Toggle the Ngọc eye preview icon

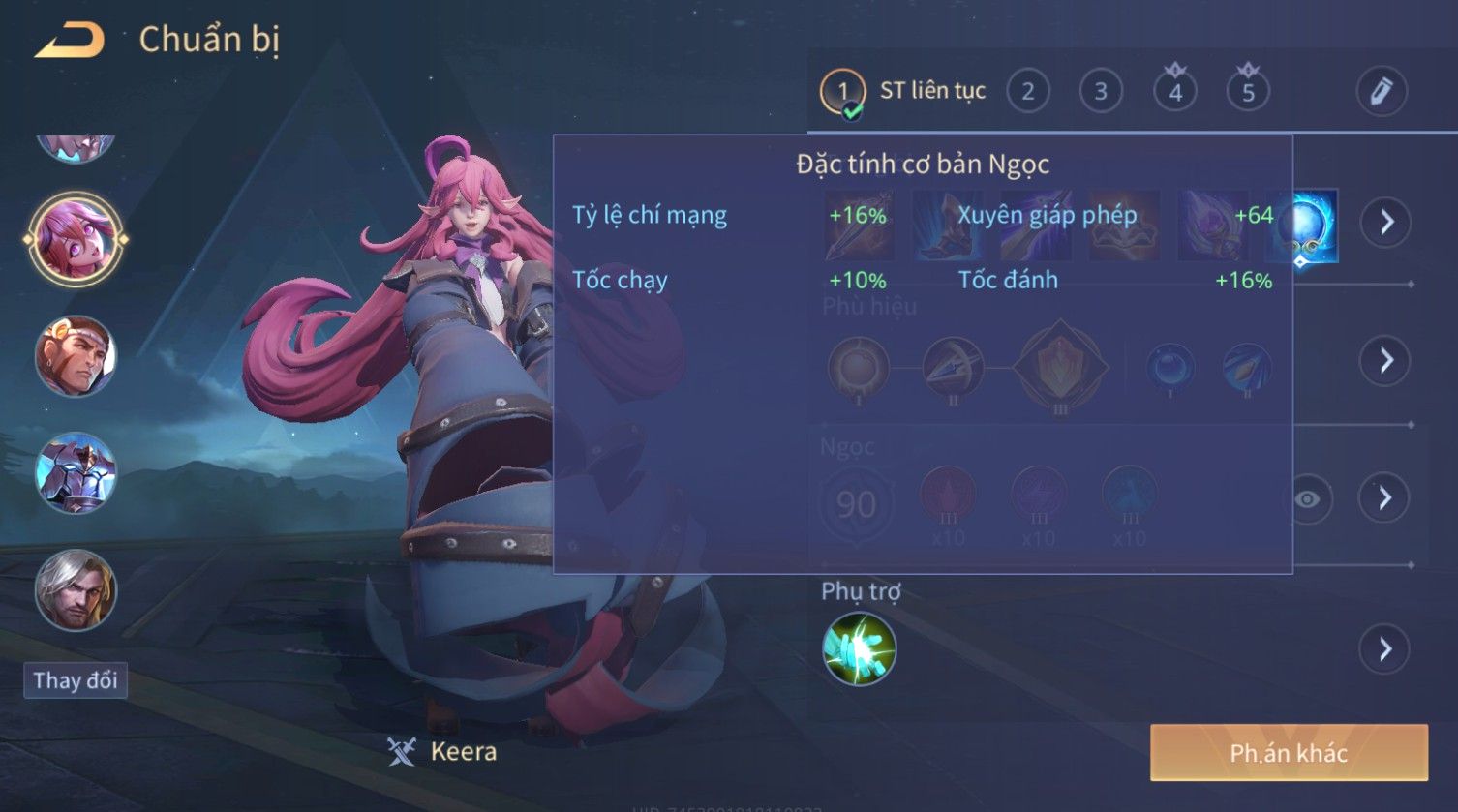[1307, 498]
